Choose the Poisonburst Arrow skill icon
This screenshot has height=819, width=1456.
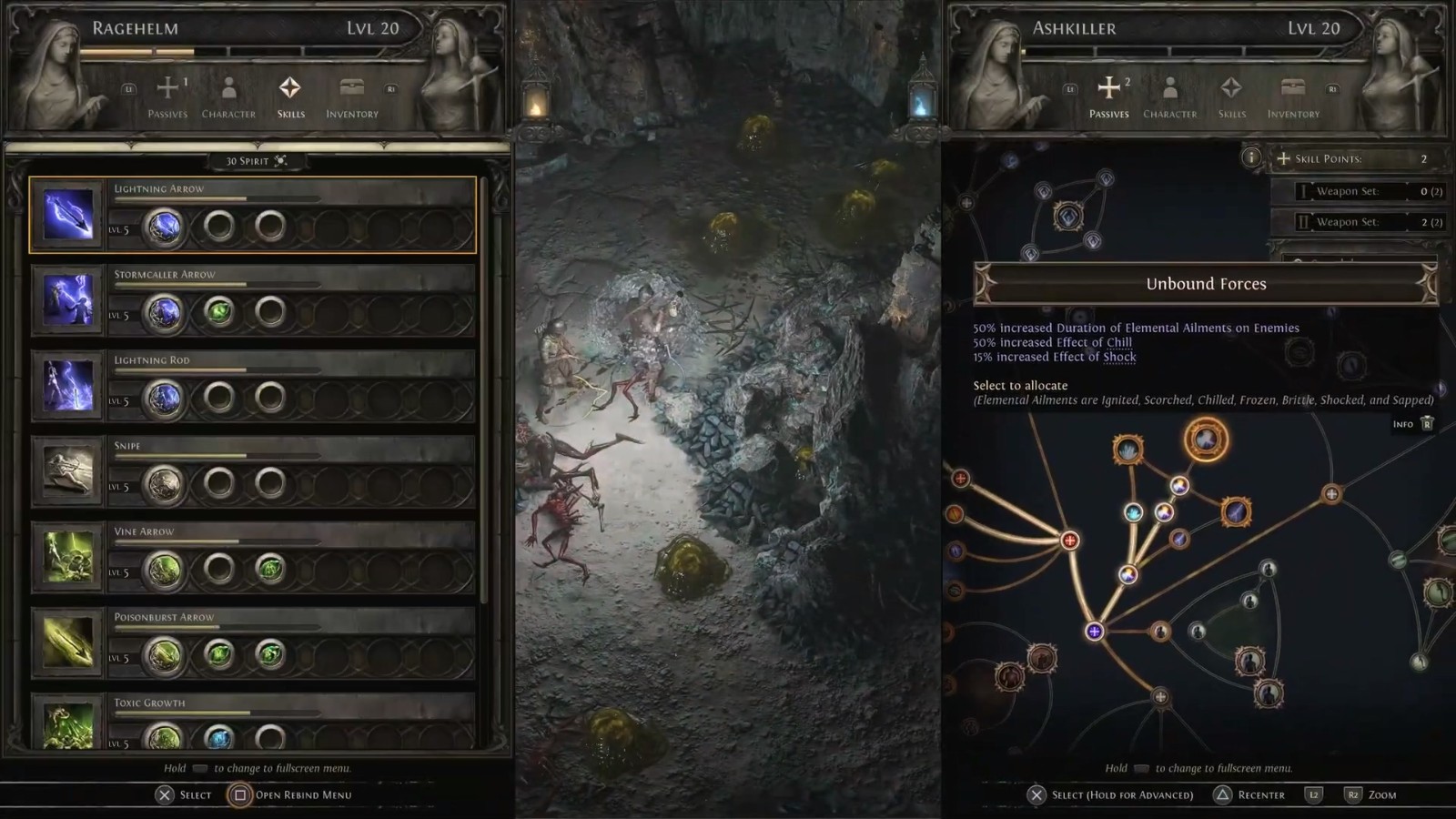[68, 642]
